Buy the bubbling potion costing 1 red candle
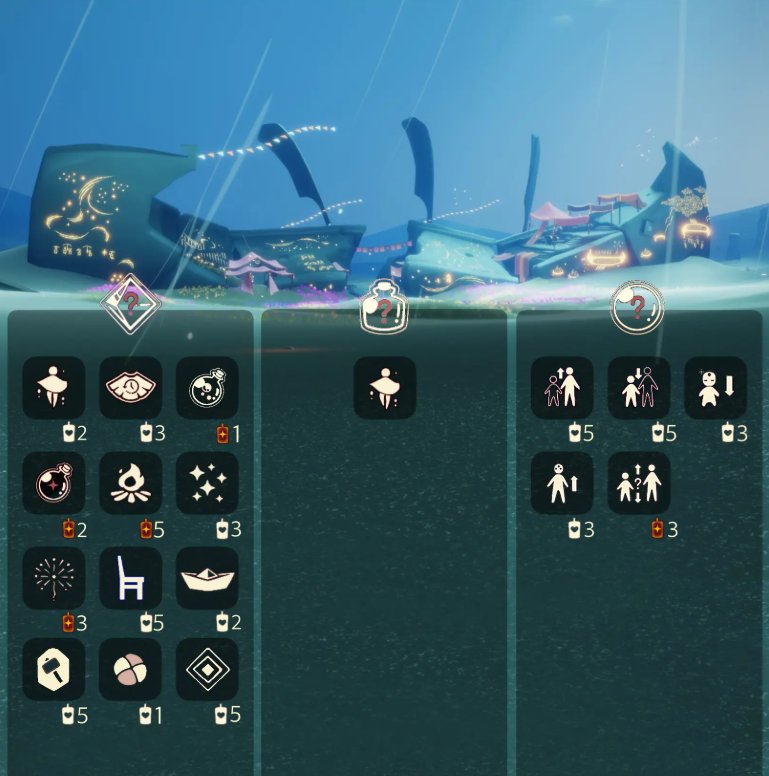This screenshot has width=769, height=776. tap(207, 387)
